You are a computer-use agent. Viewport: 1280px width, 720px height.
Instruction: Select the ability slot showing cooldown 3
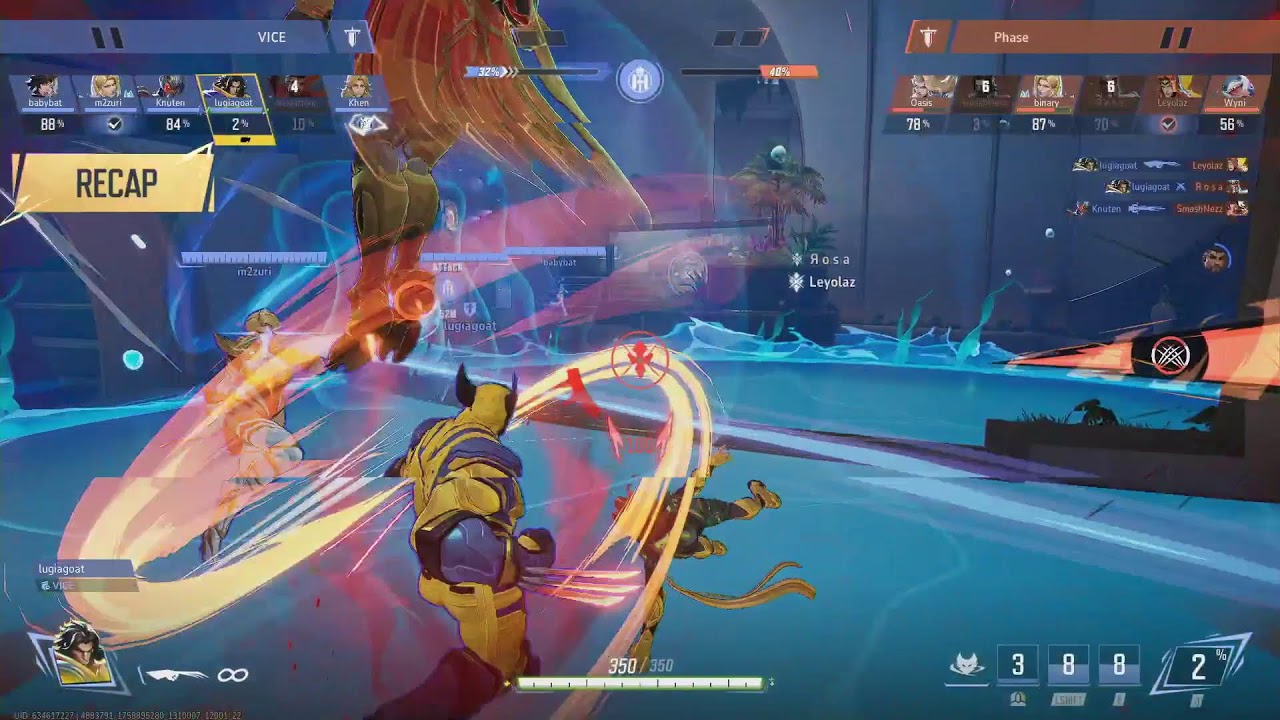click(1018, 666)
